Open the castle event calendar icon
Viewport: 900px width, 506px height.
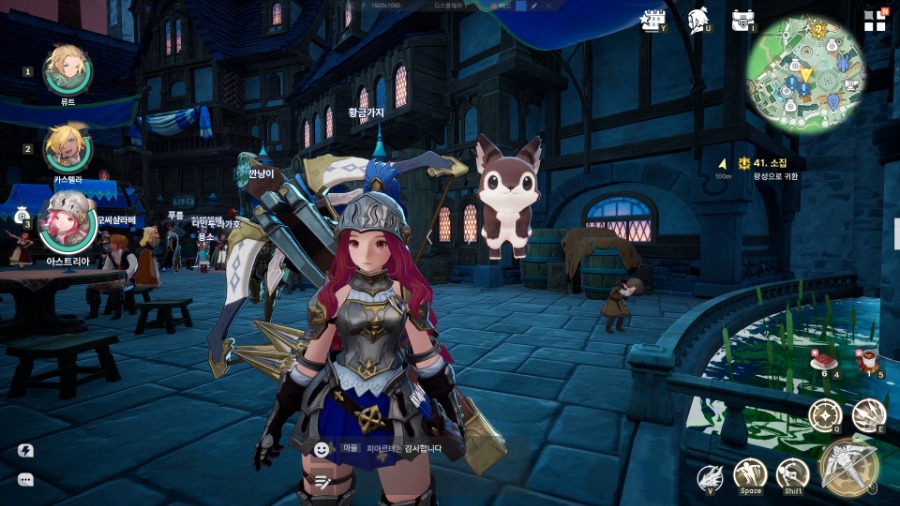pos(653,20)
